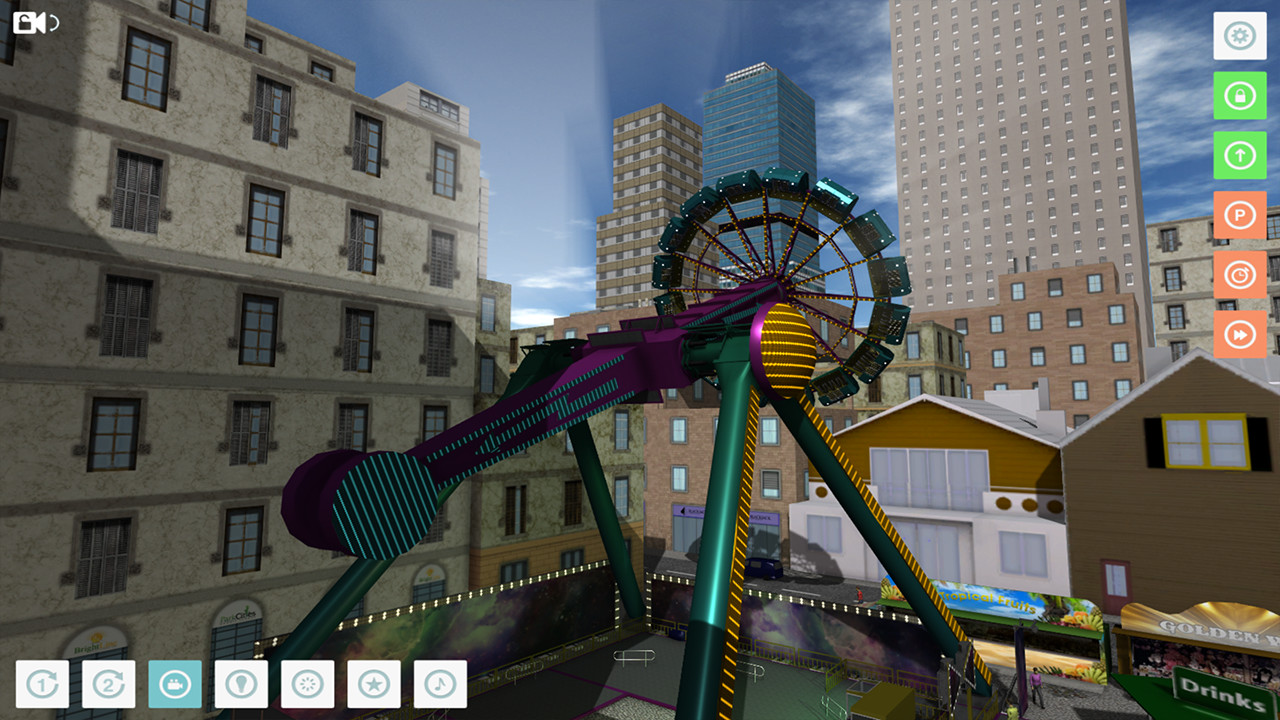1280x720 pixels.
Task: Toggle fast-forward ride speed
Action: tap(1239, 335)
